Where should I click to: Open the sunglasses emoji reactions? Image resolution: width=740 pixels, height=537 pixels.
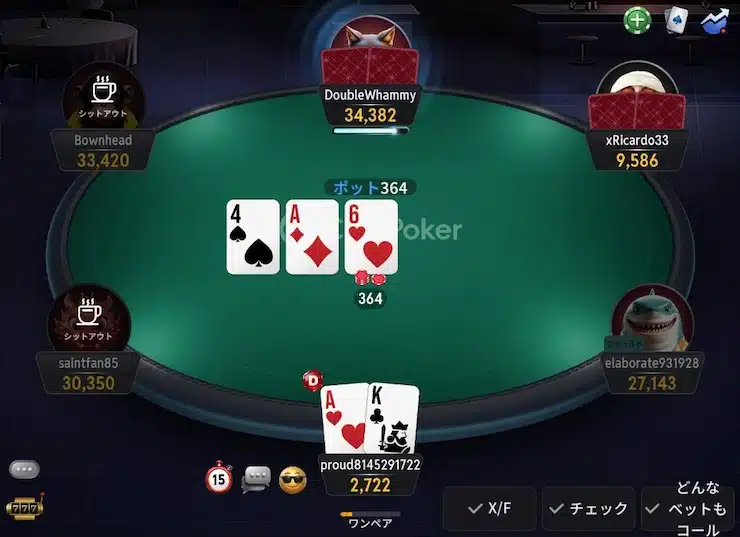coord(292,479)
